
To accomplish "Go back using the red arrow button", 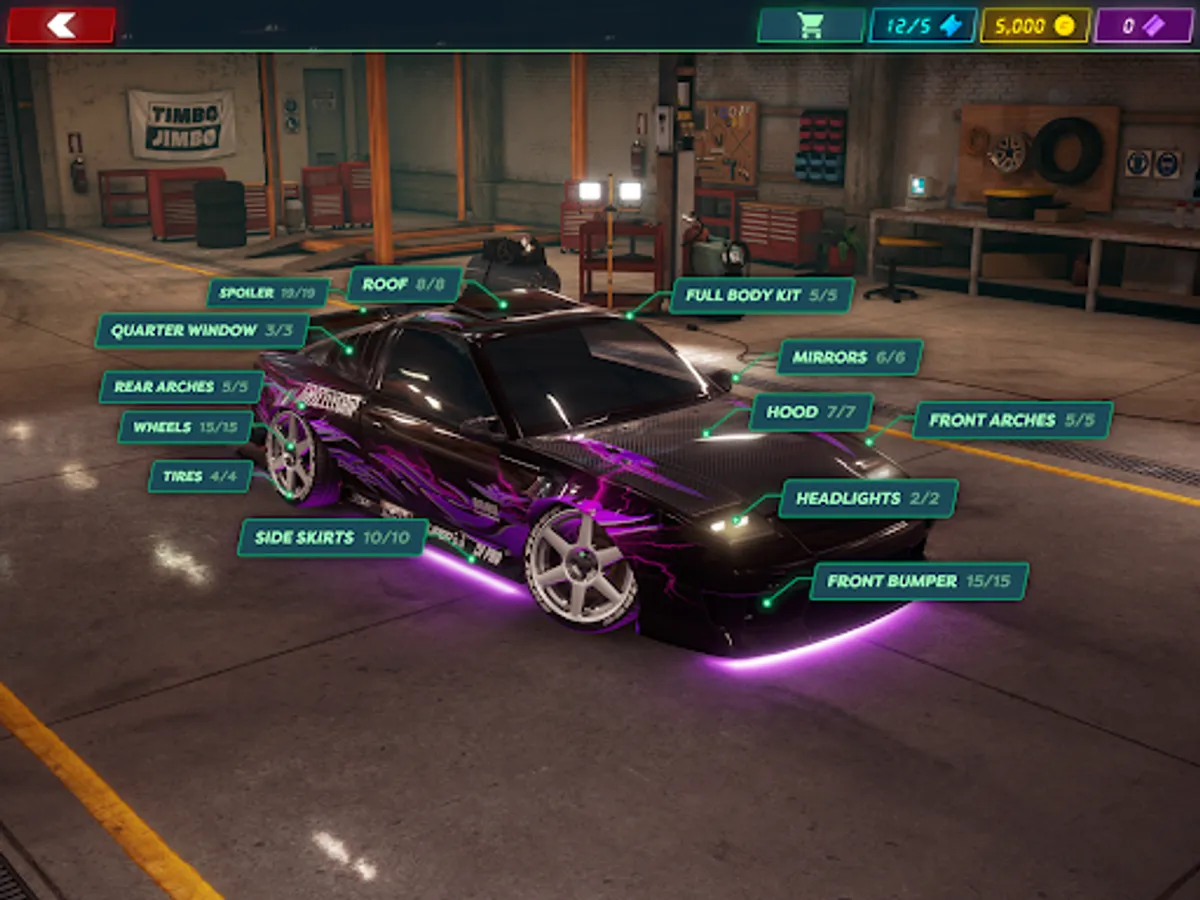I will pos(61,25).
